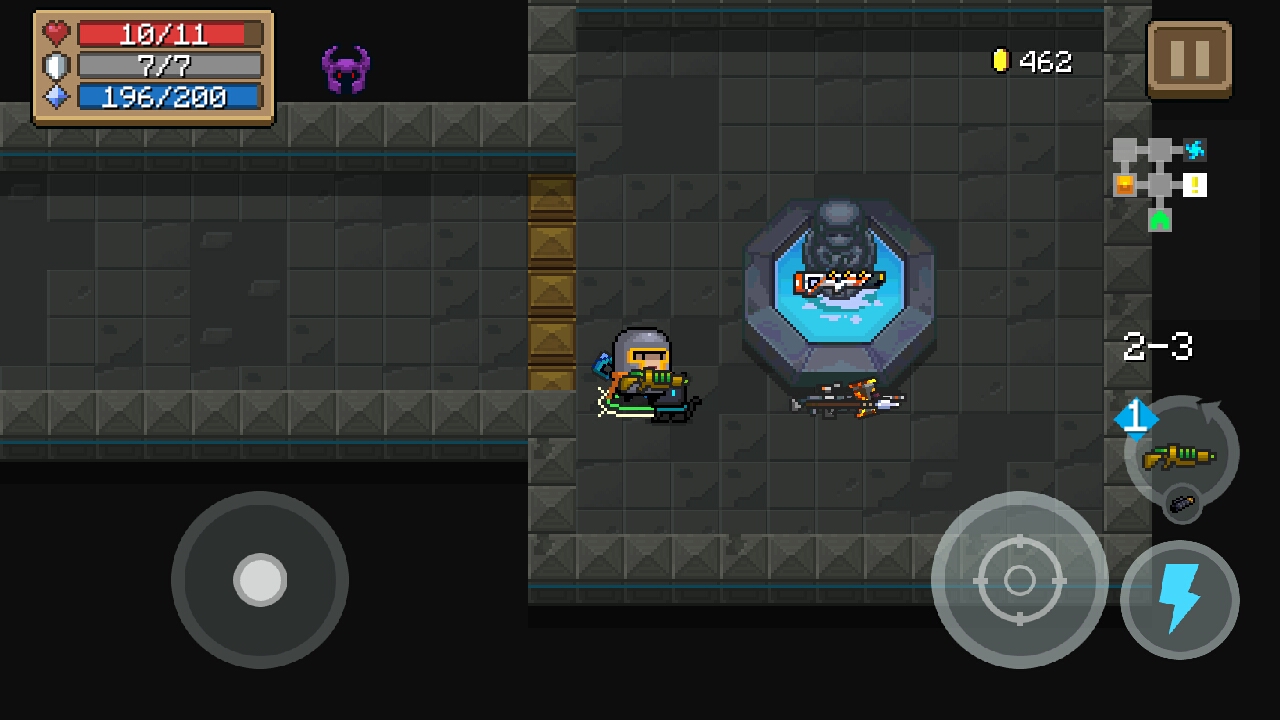This screenshot has height=720, width=1280.
Task: Switch weapon using the gun swap button
Action: (x=1181, y=455)
